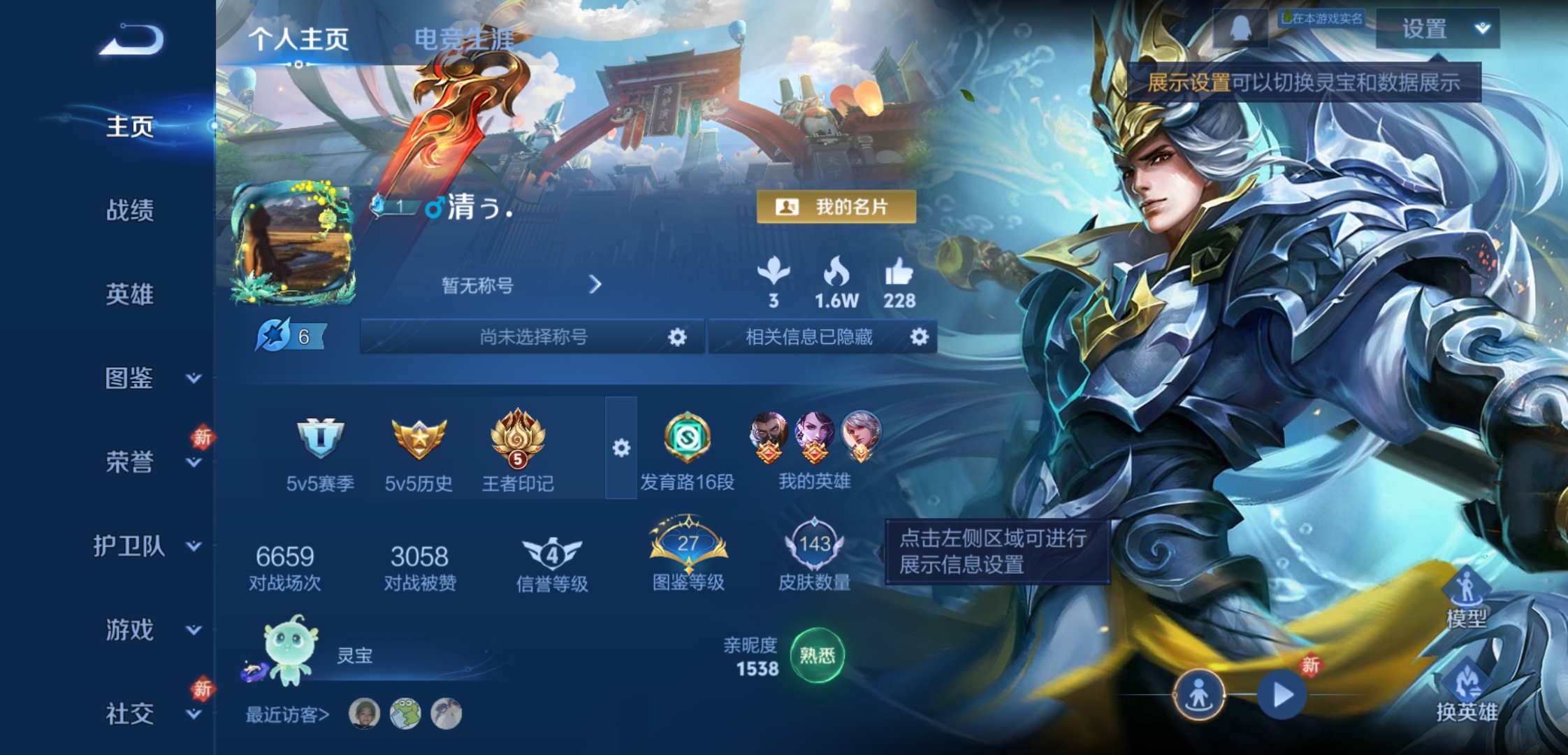Open the 尚未选择称号 title settings

[676, 337]
